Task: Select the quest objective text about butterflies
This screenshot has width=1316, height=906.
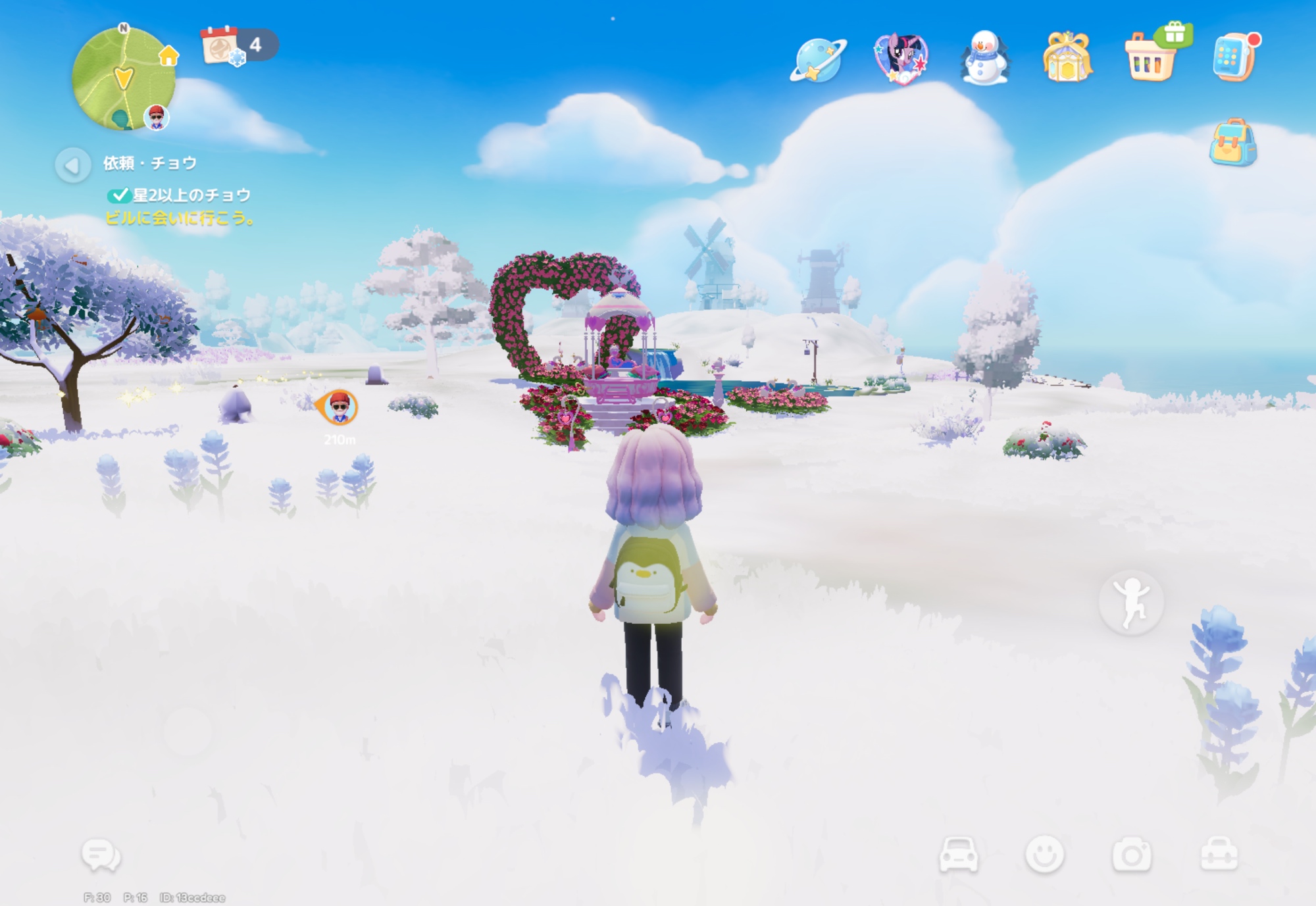Action: click(191, 195)
